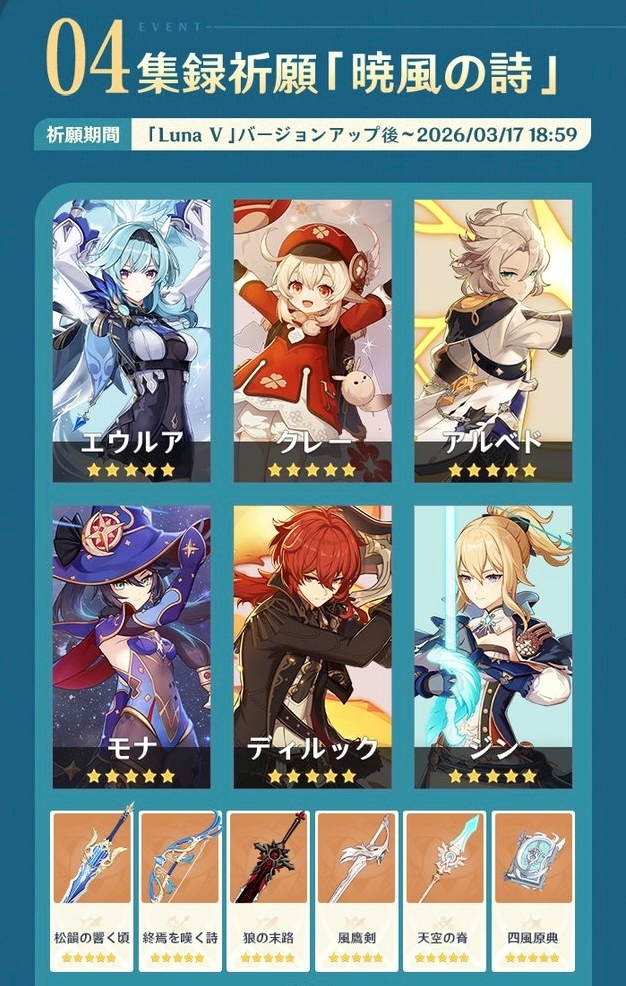This screenshot has width=626, height=986.
Task: Choose the ジン character card
Action: pos(493,646)
